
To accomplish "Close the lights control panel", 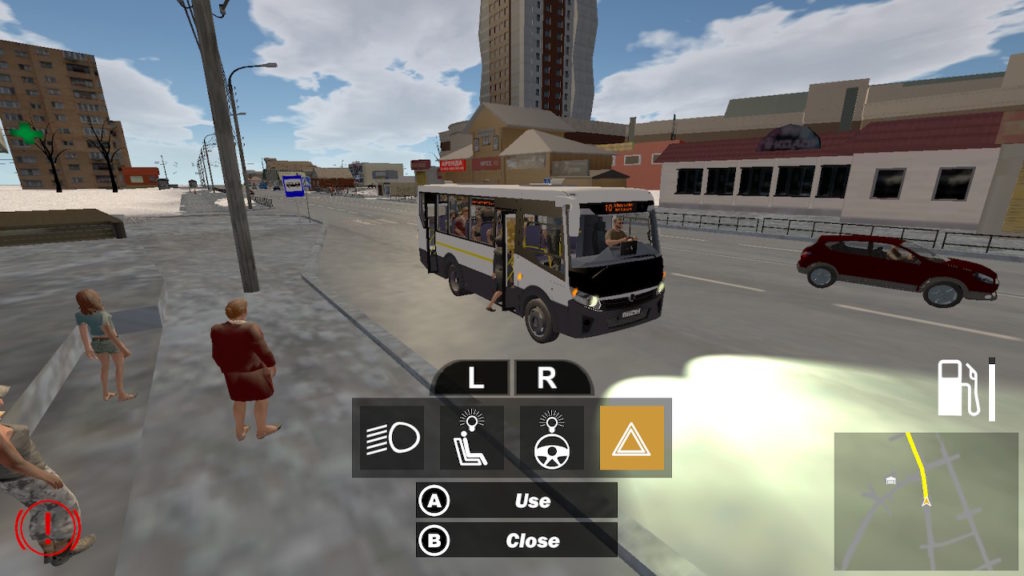I will click(517, 540).
